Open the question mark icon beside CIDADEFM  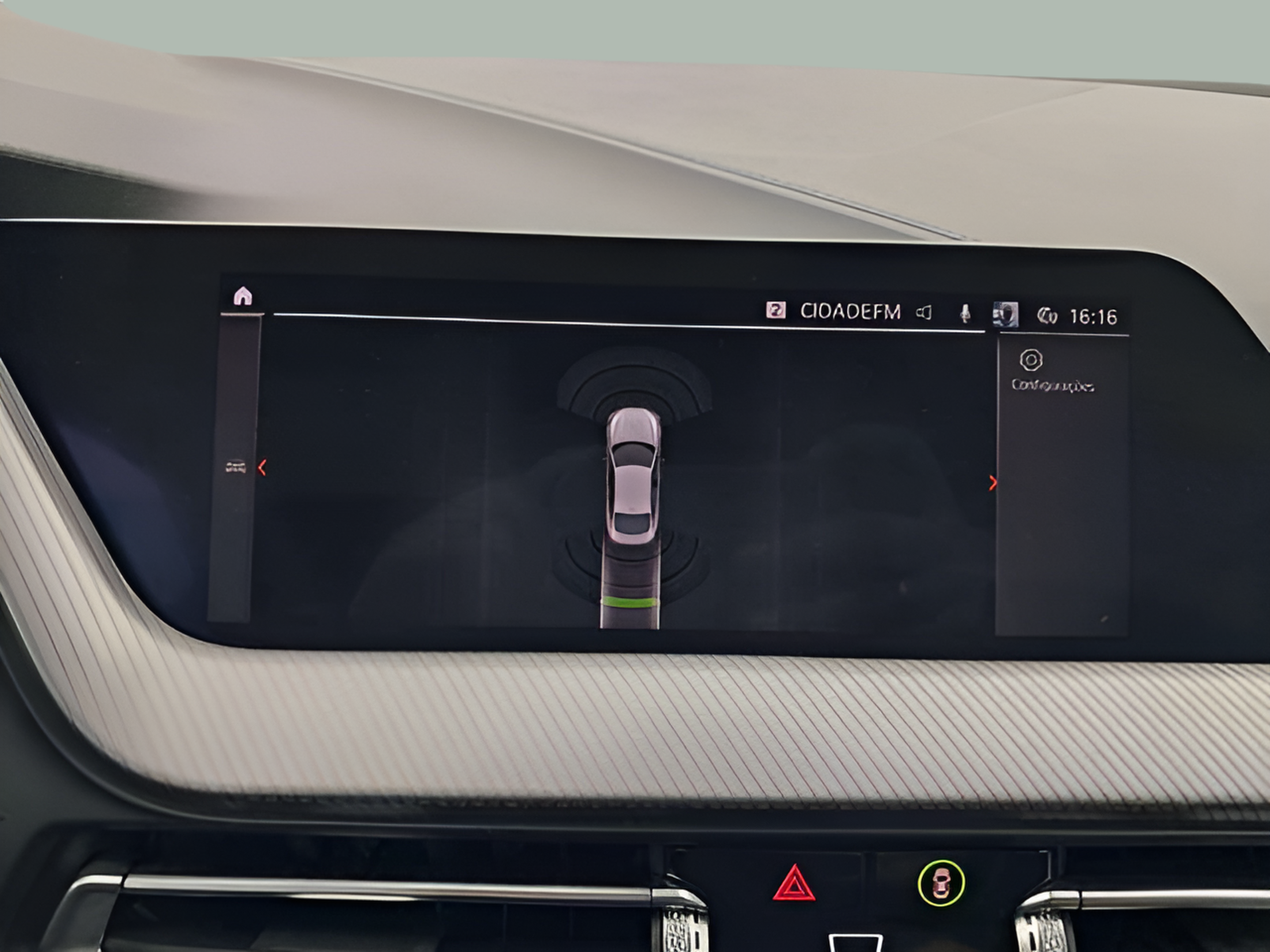tap(776, 310)
